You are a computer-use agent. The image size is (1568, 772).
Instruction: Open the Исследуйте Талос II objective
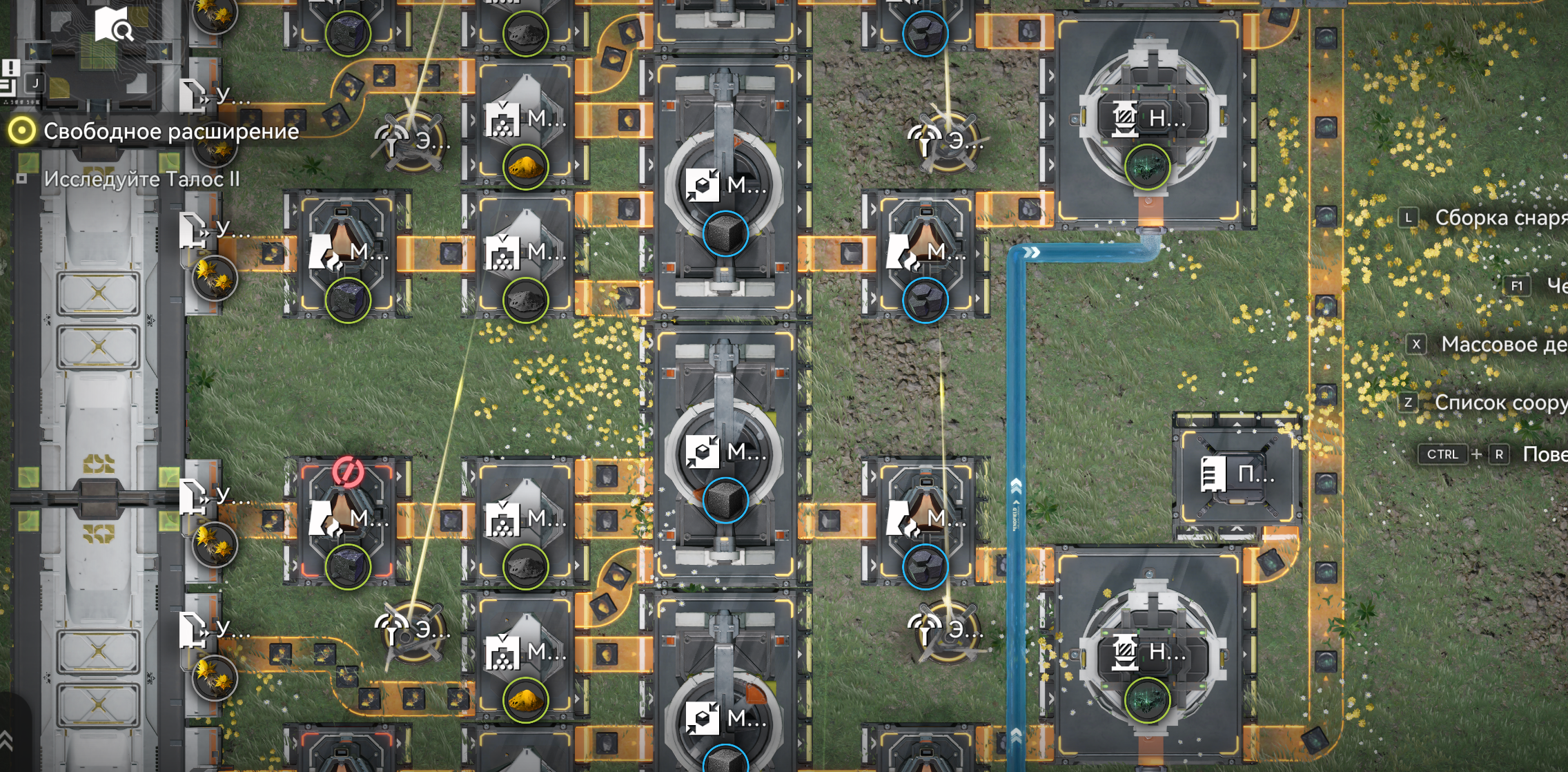(141, 180)
